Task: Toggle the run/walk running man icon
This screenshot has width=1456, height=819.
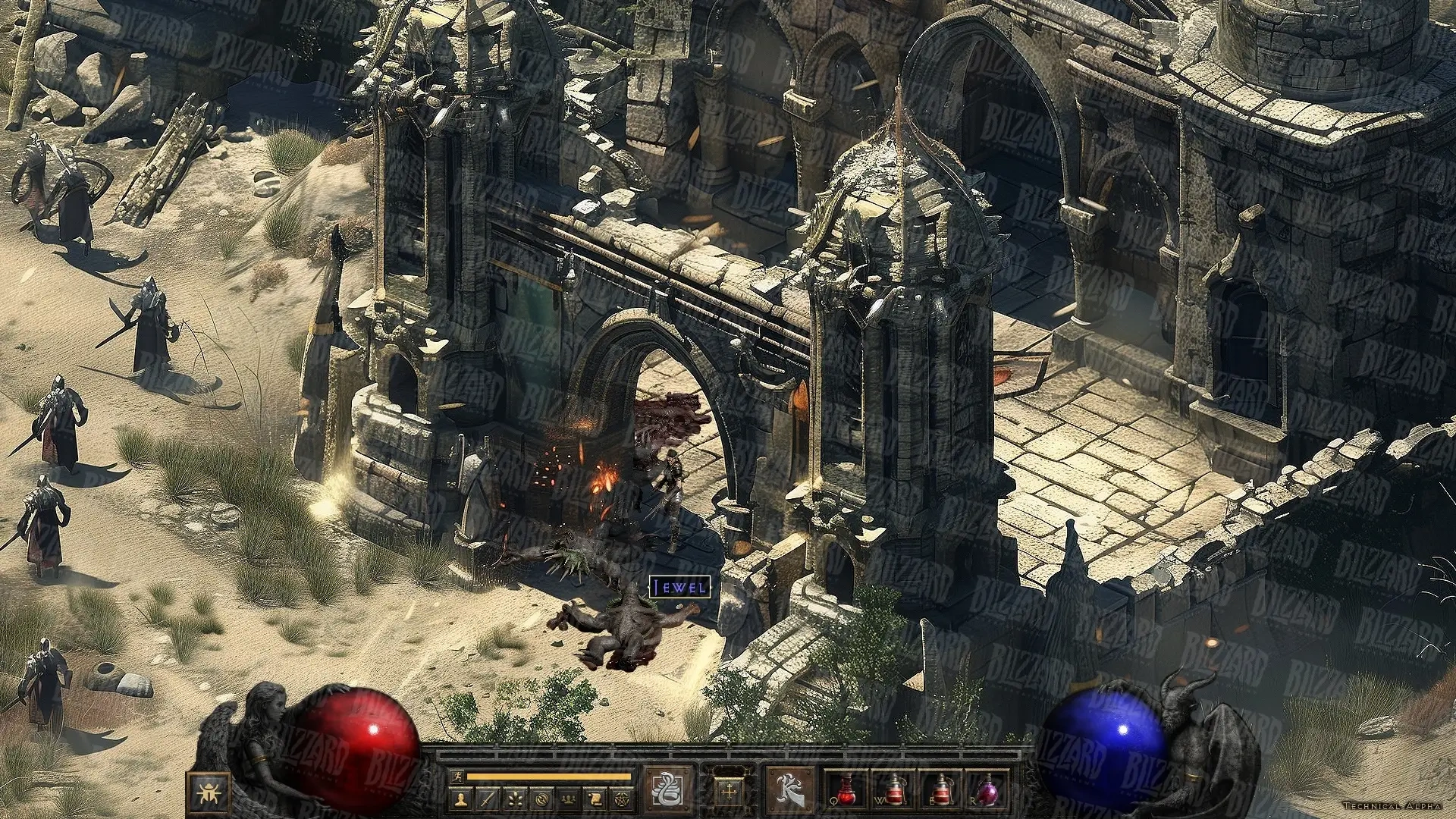Action: pyautogui.click(x=457, y=776)
